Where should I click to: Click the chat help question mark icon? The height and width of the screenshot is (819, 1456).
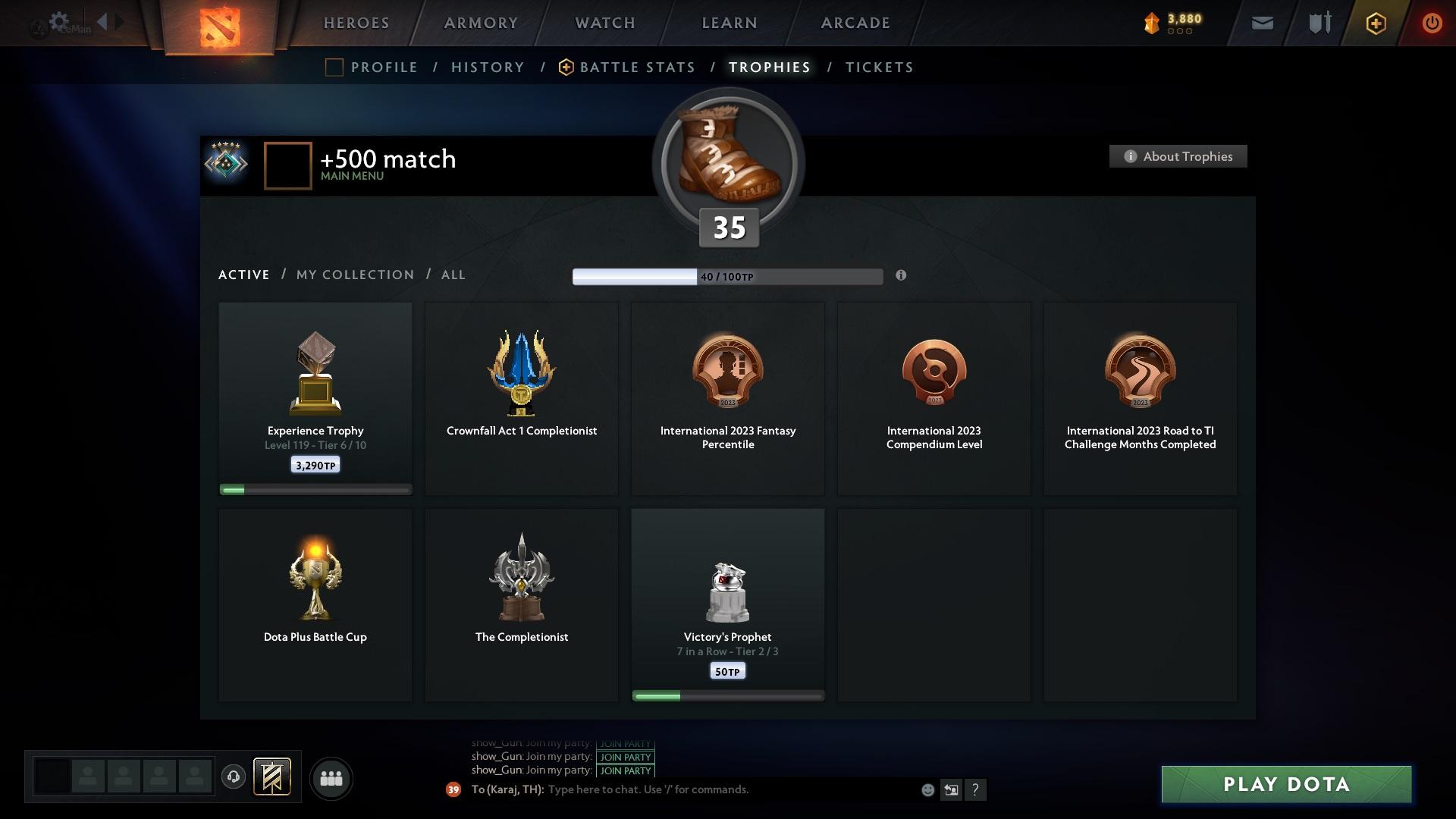click(x=976, y=789)
